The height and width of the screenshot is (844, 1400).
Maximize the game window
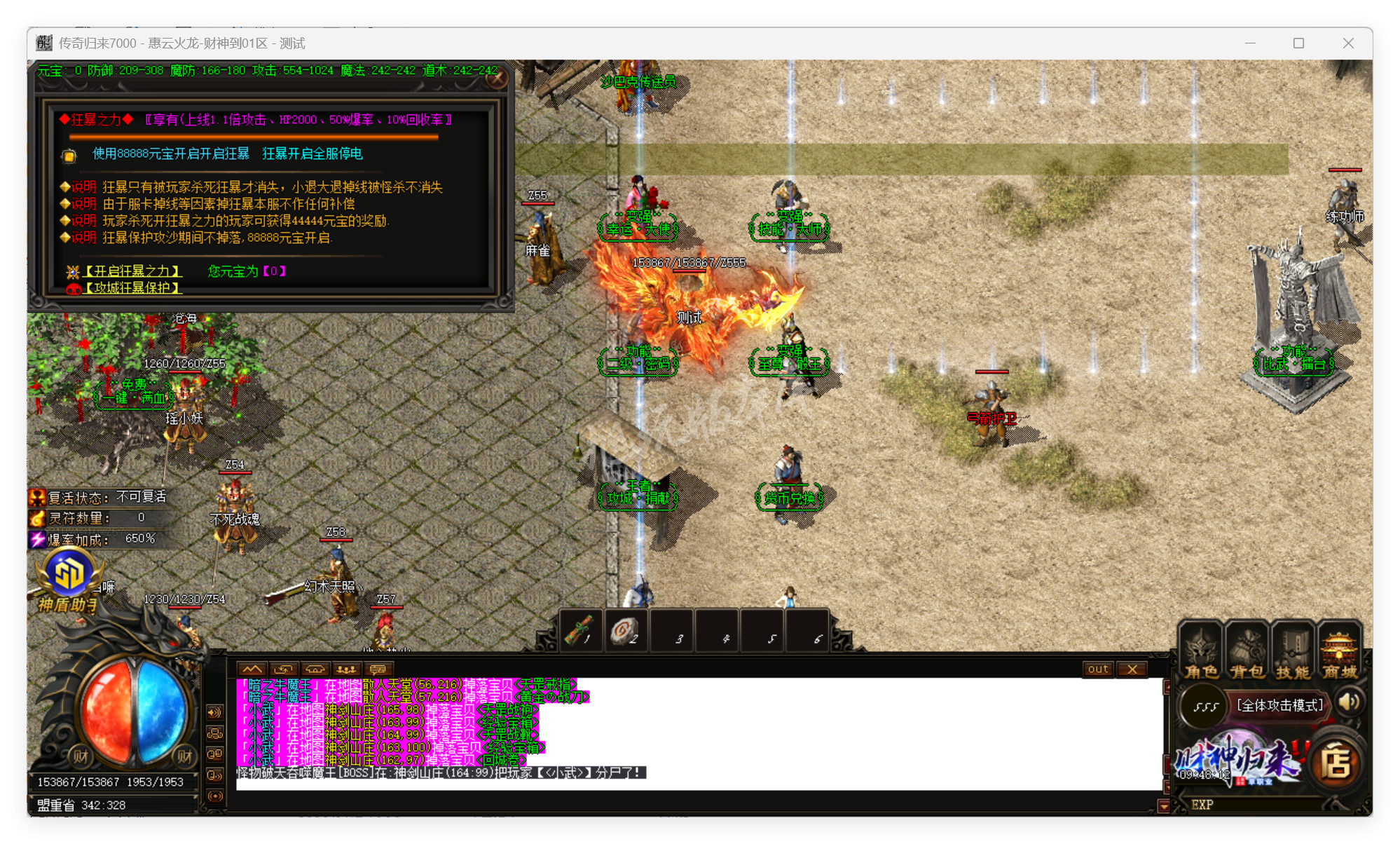[x=1298, y=43]
